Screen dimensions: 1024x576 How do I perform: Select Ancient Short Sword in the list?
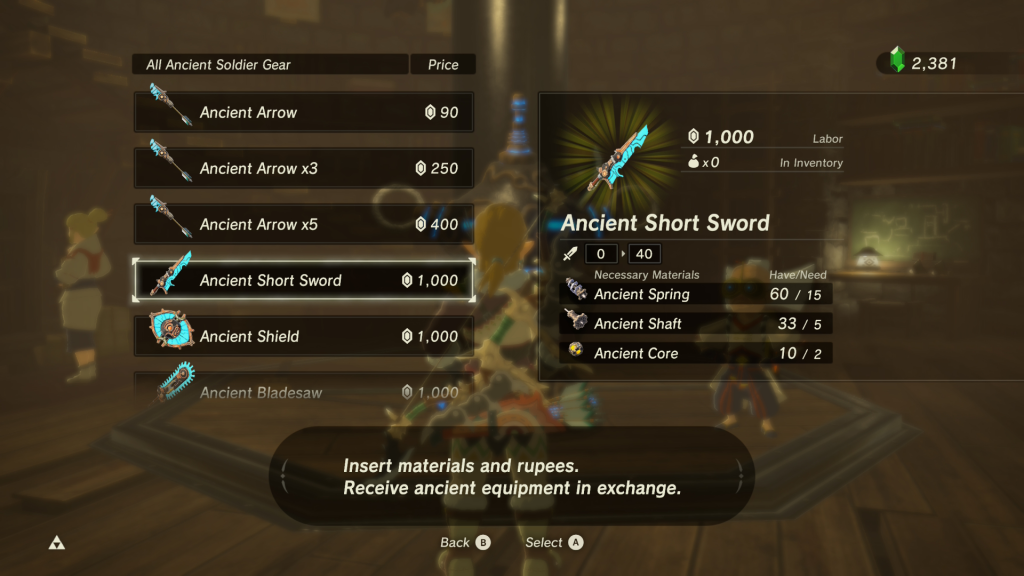[304, 281]
